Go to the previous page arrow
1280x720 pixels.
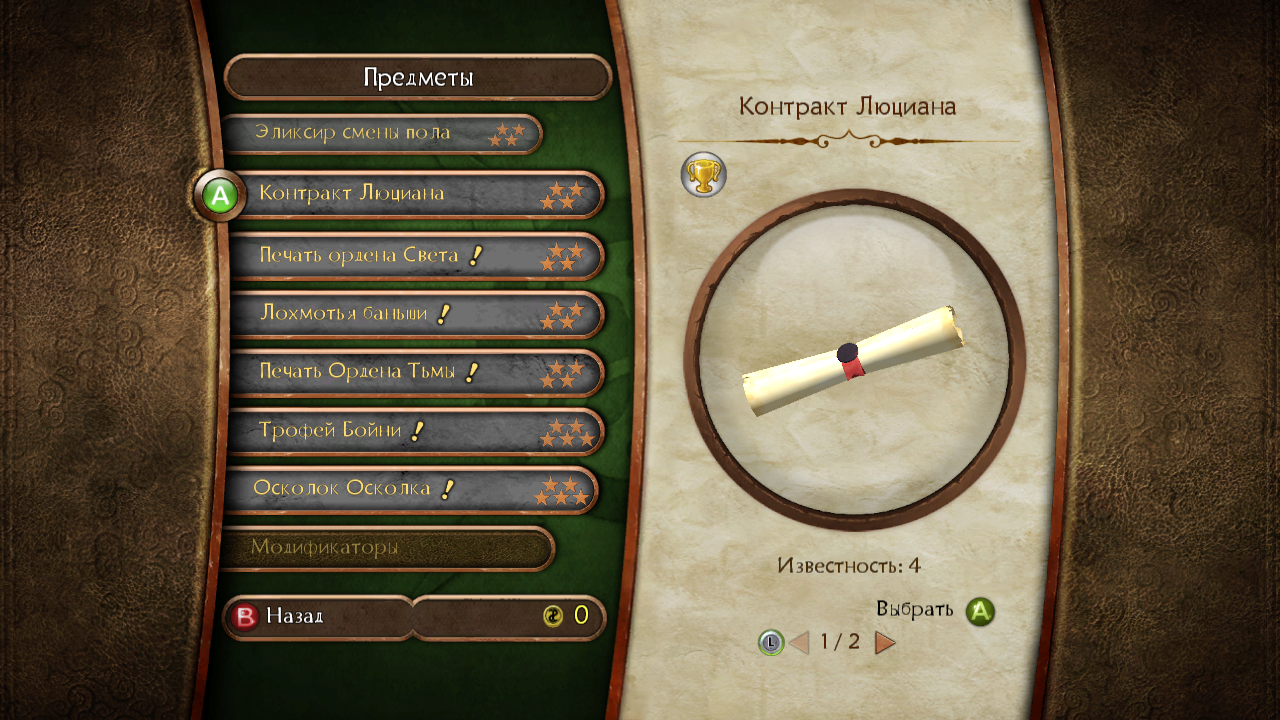click(799, 642)
